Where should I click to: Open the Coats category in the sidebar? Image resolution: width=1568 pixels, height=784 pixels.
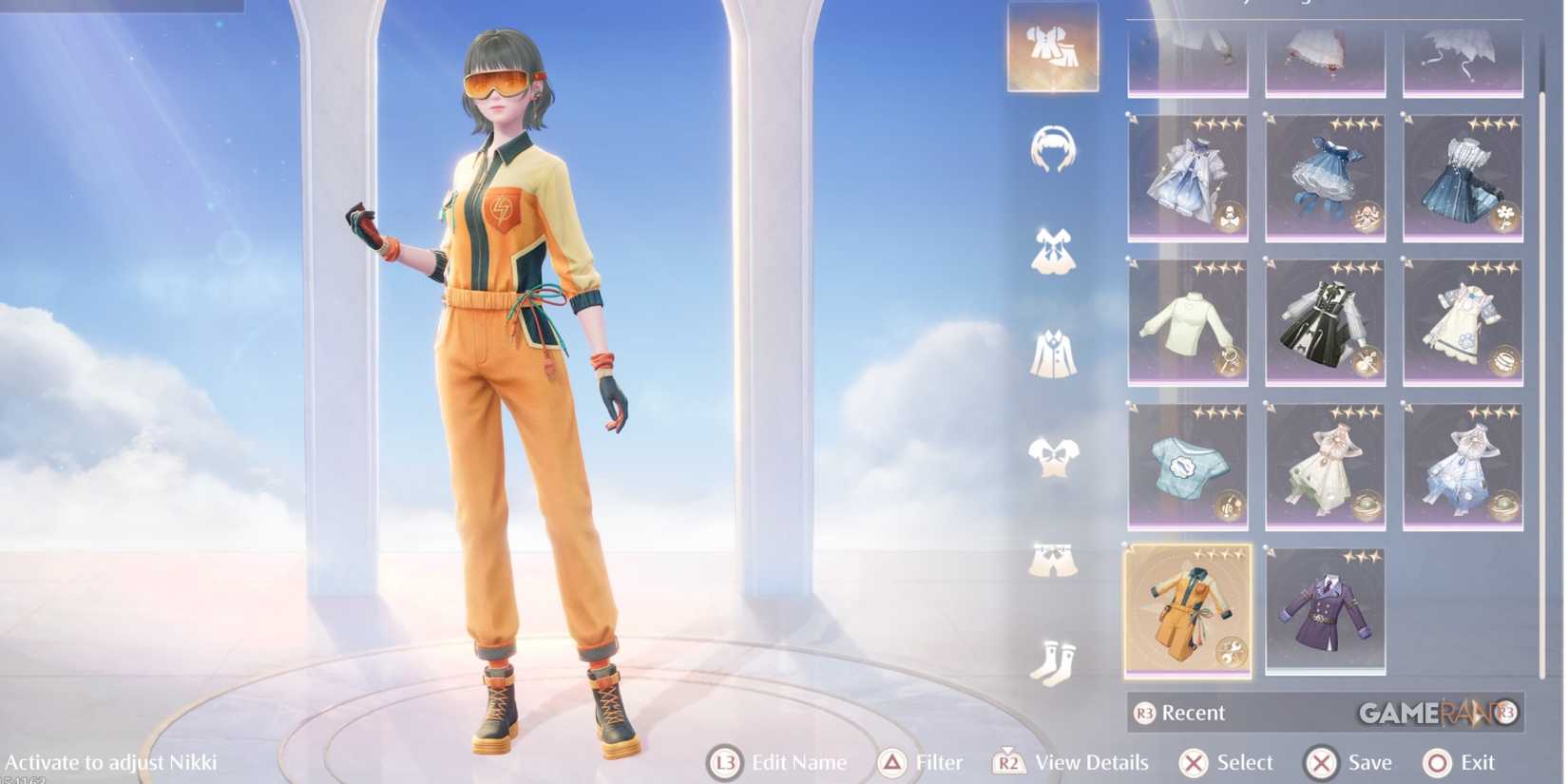(x=1055, y=352)
